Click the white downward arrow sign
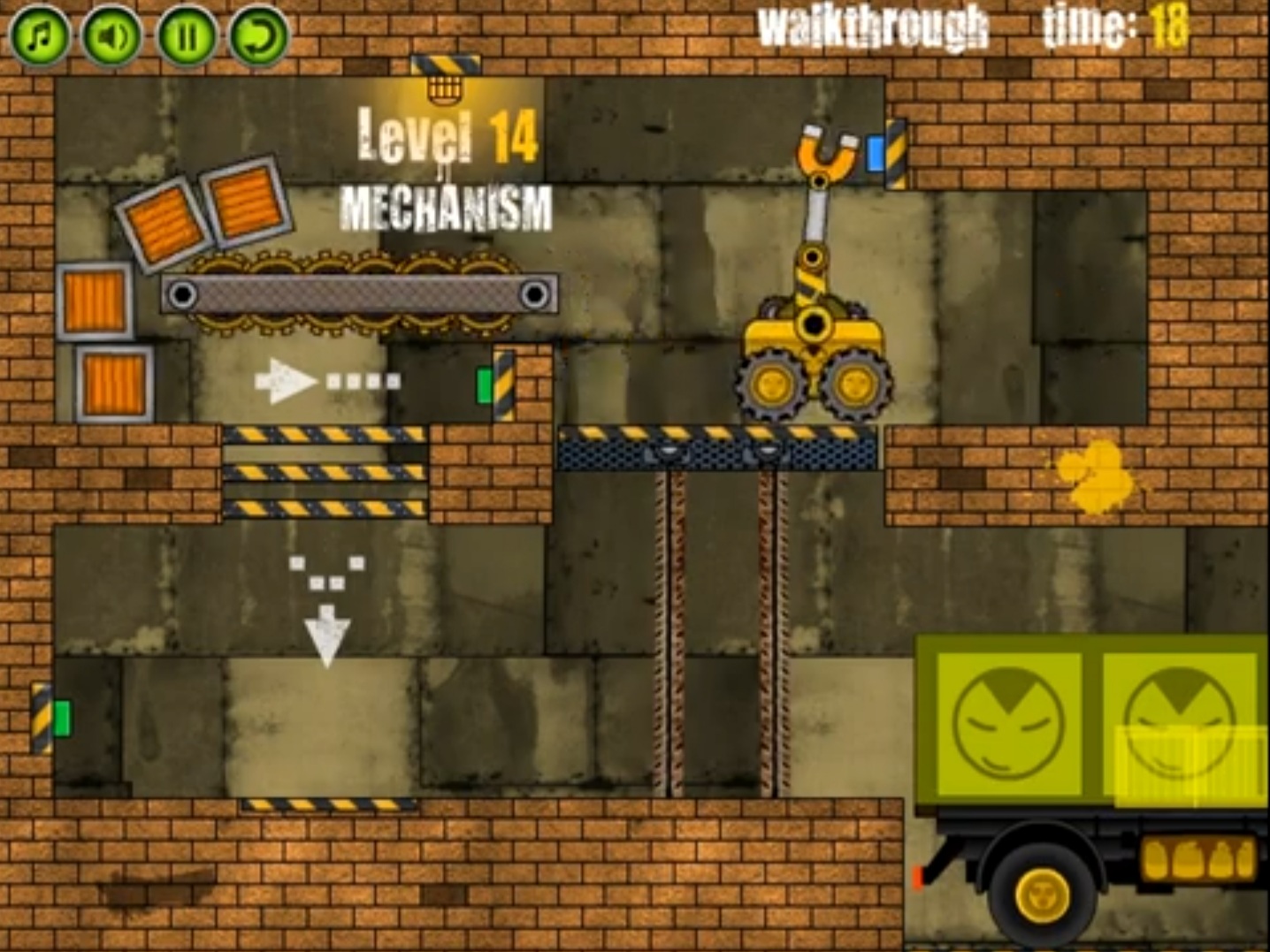The height and width of the screenshot is (952, 1270). [329, 632]
